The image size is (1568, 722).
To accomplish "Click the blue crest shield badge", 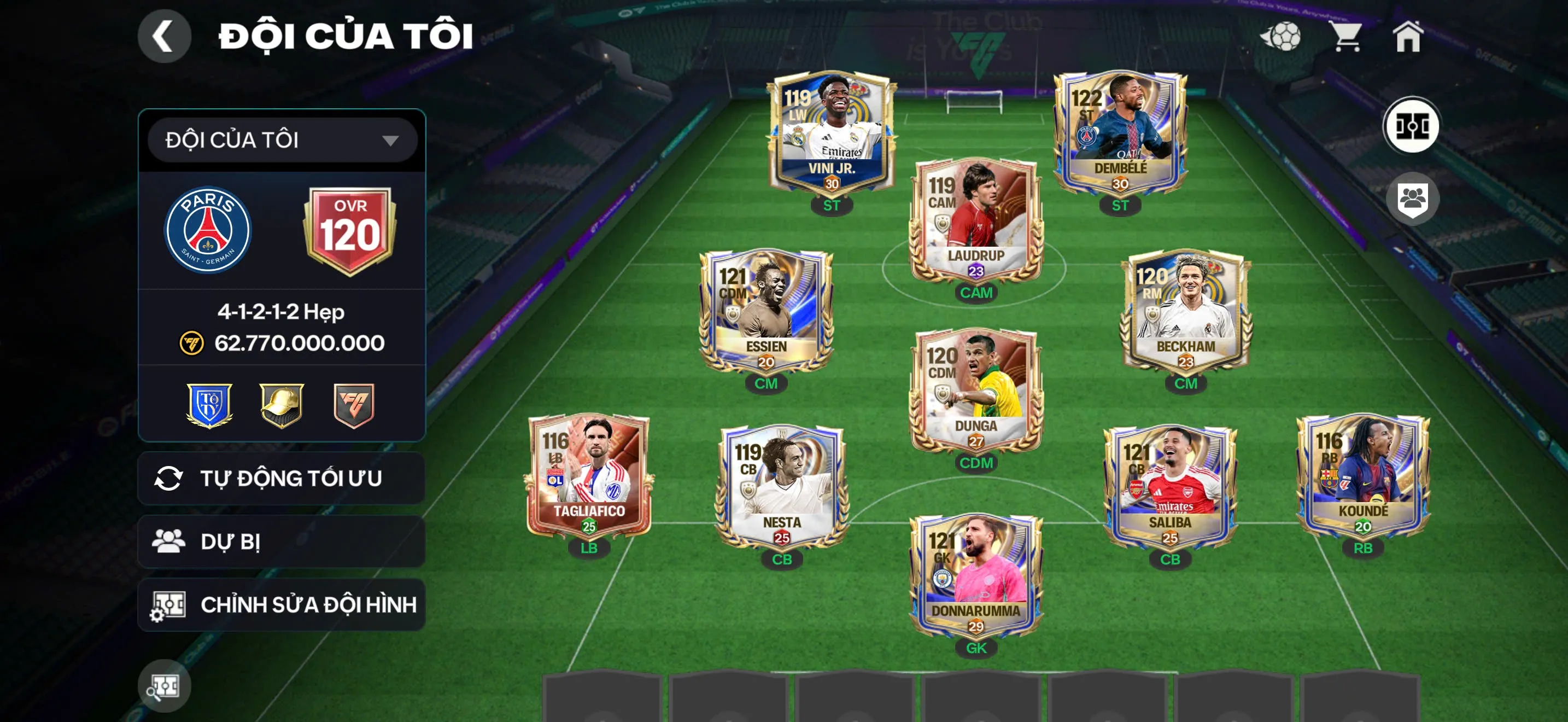I will click(209, 405).
